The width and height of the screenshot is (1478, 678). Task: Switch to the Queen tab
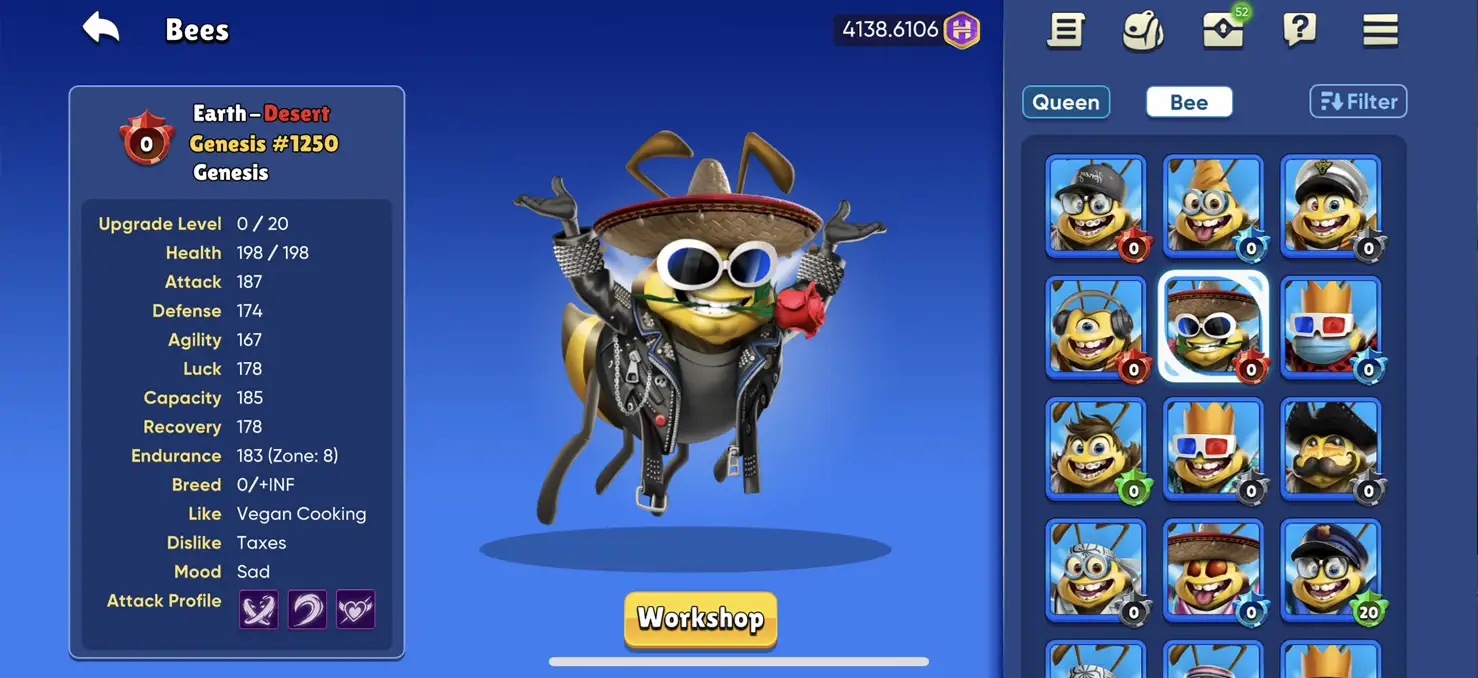[1066, 102]
